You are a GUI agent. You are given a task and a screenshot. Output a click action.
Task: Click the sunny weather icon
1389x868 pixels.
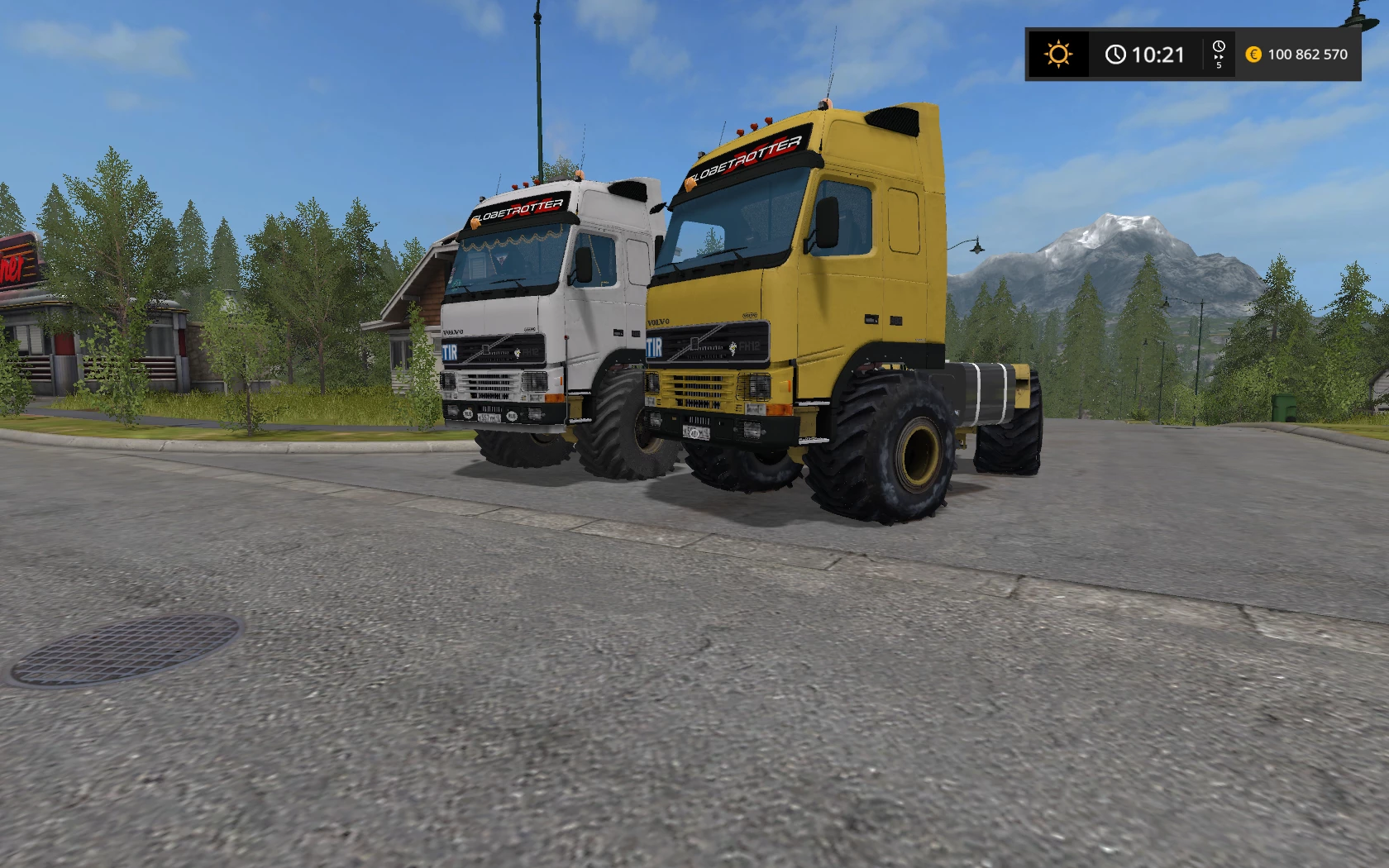point(1057,55)
